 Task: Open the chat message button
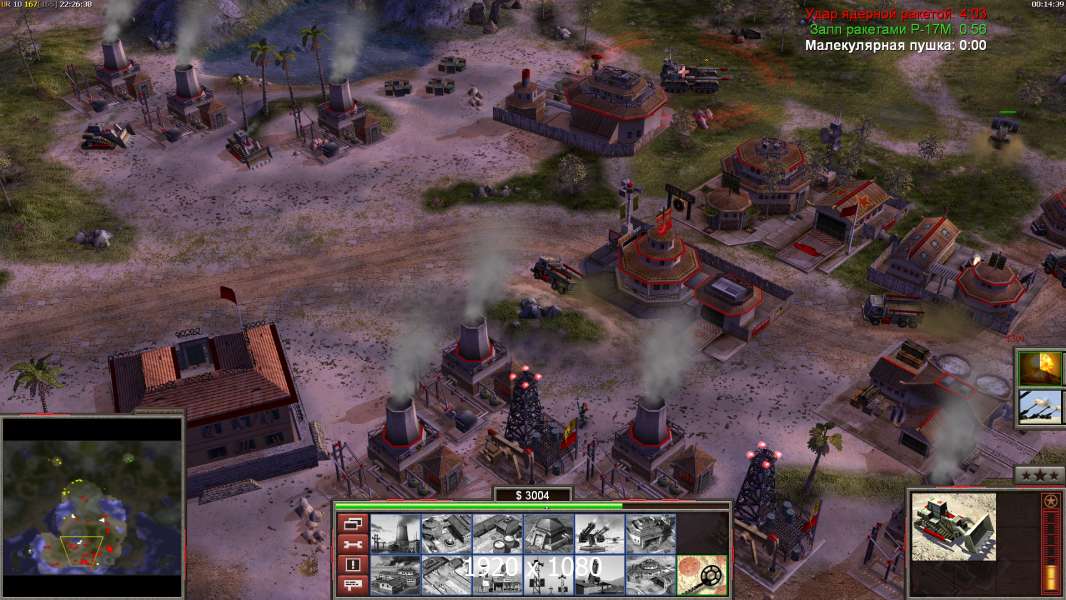(x=352, y=585)
